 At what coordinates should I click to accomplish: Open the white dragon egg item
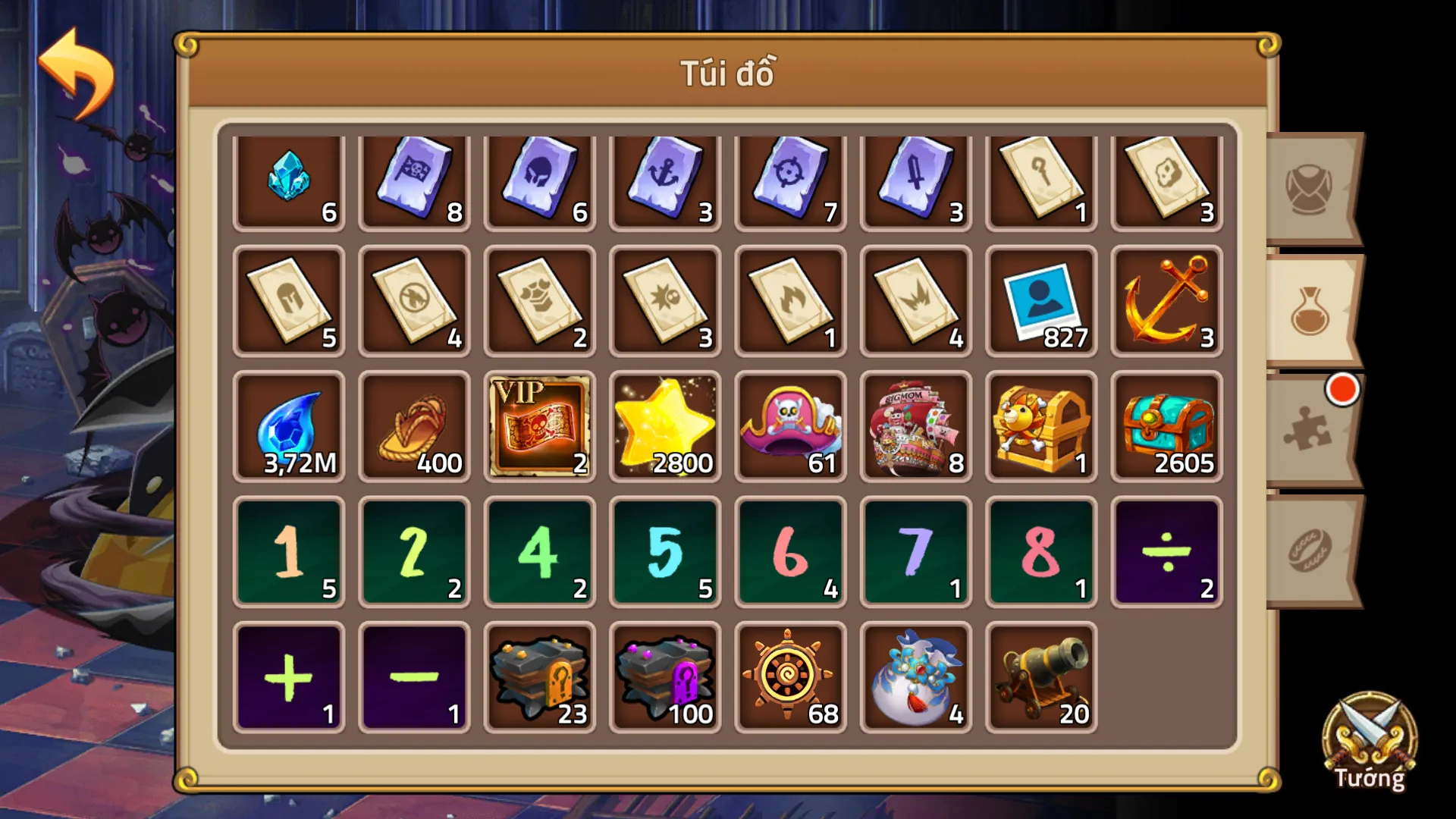pos(915,675)
